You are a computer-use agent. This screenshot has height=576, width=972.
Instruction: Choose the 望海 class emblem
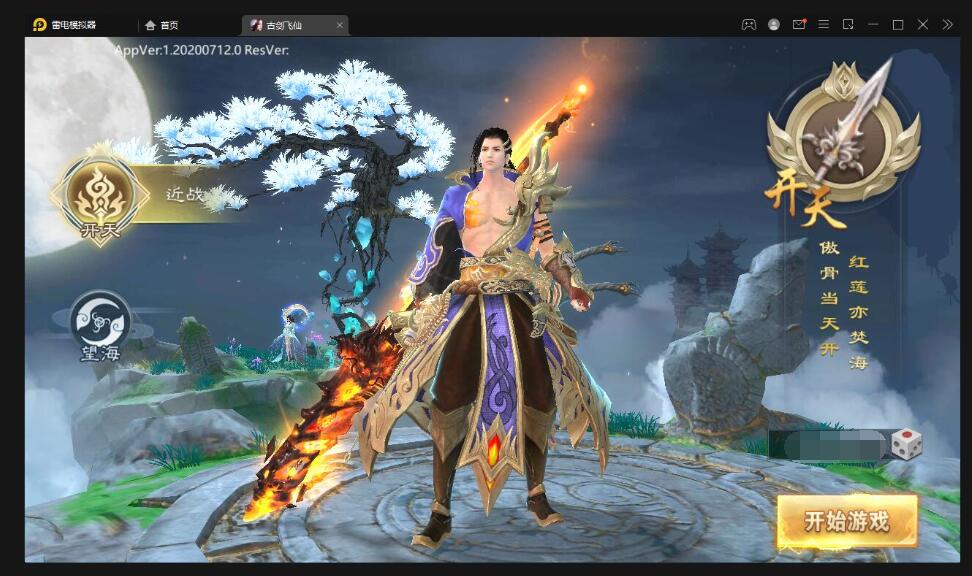[x=100, y=324]
